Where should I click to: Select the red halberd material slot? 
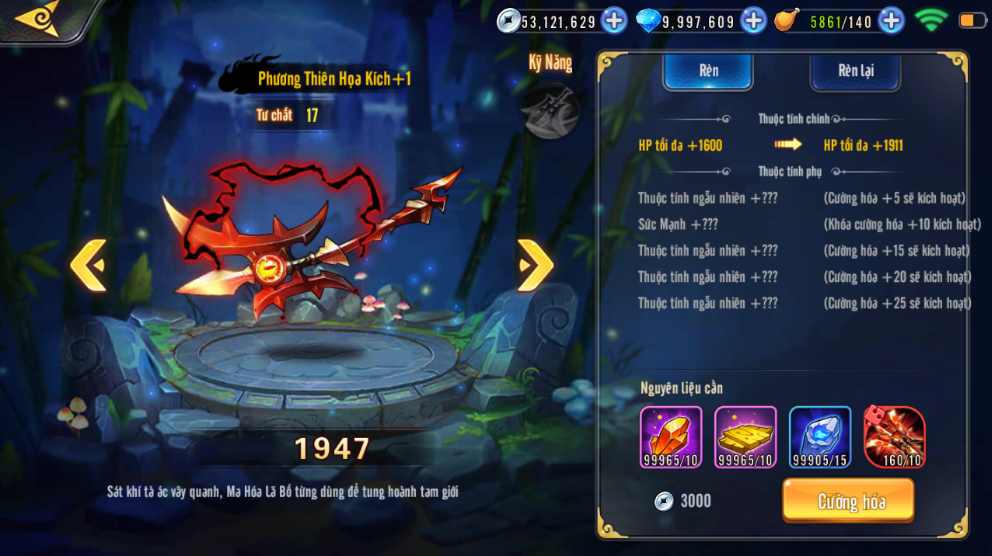pos(894,437)
